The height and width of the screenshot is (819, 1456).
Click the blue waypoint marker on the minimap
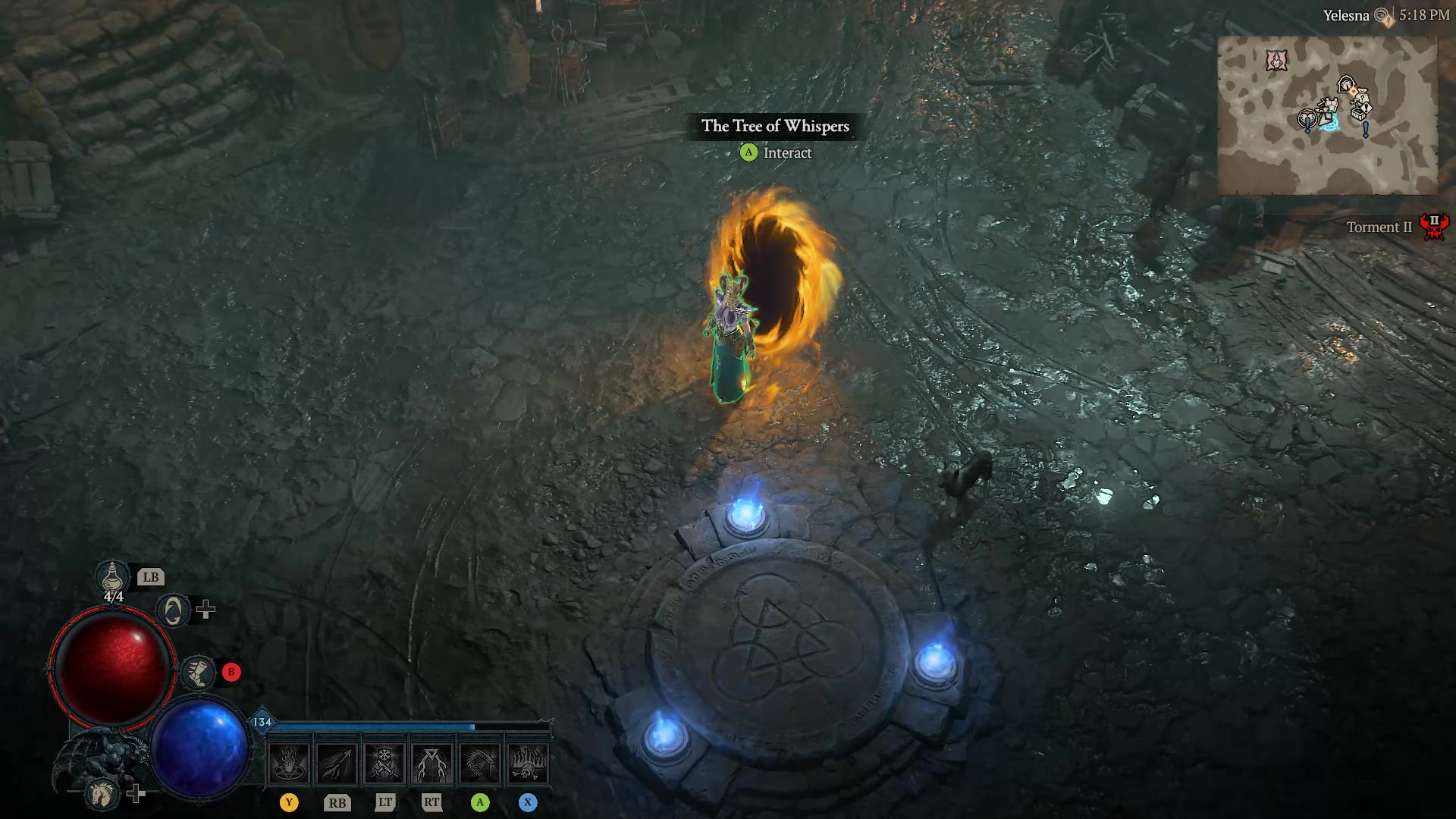(x=1332, y=121)
